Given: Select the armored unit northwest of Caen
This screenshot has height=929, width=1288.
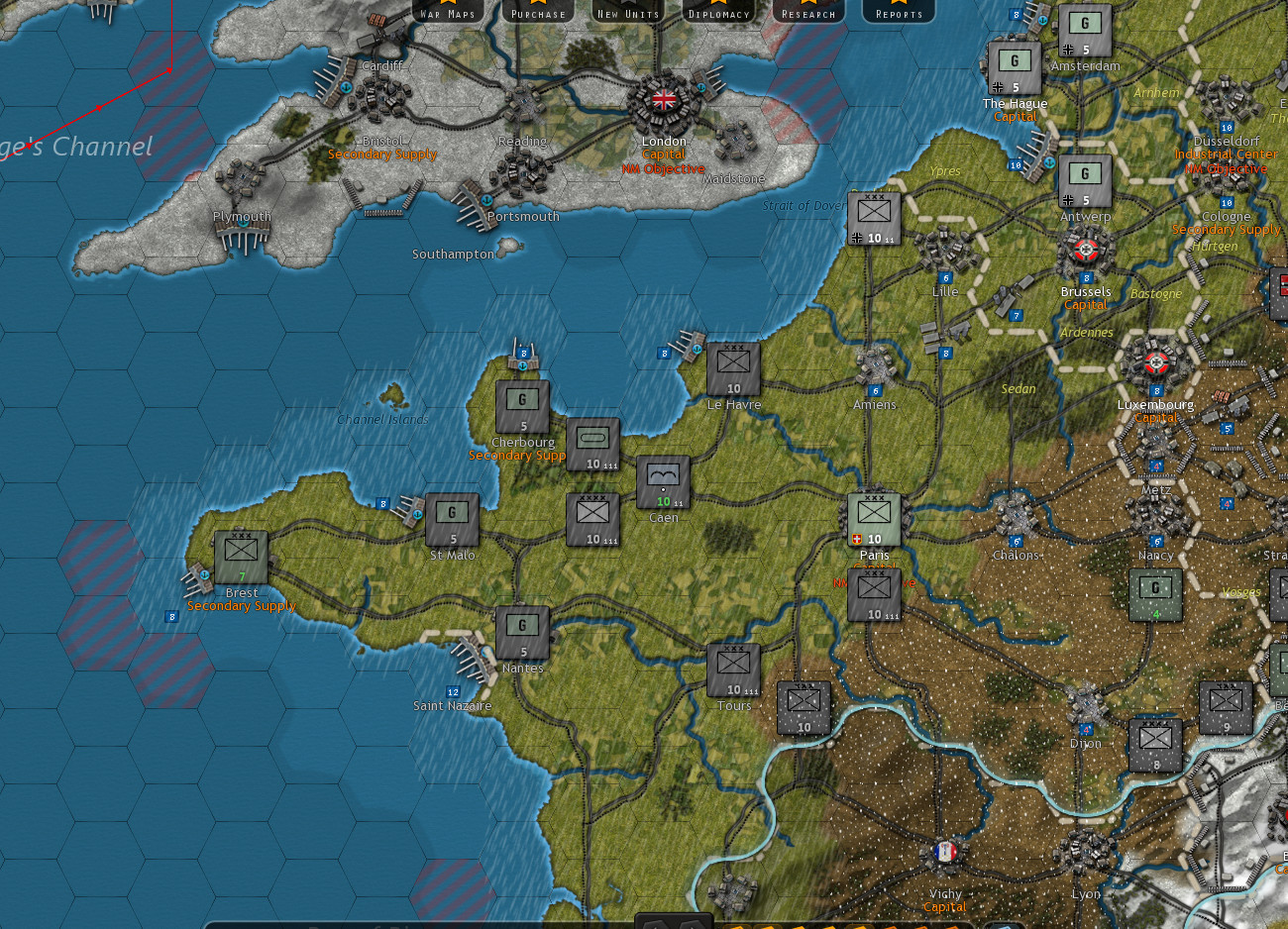Looking at the screenshot, I should 593,444.
